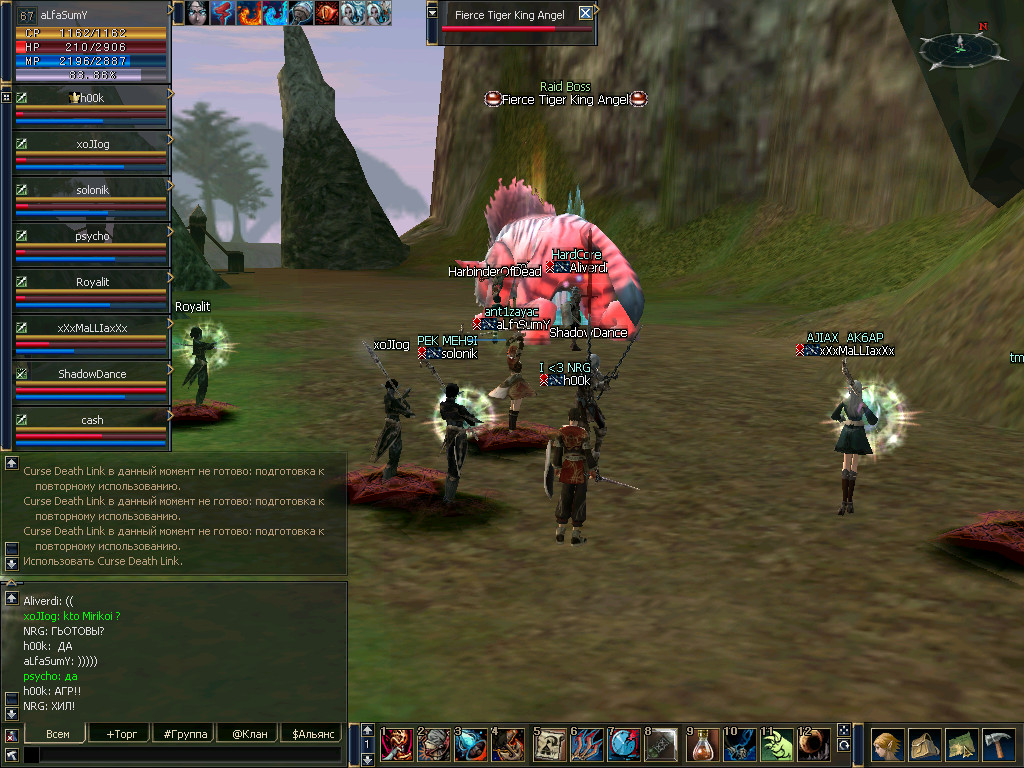The image size is (1024, 768).
Task: Close the Fierce Tiger King Angel target window
Action: click(585, 14)
